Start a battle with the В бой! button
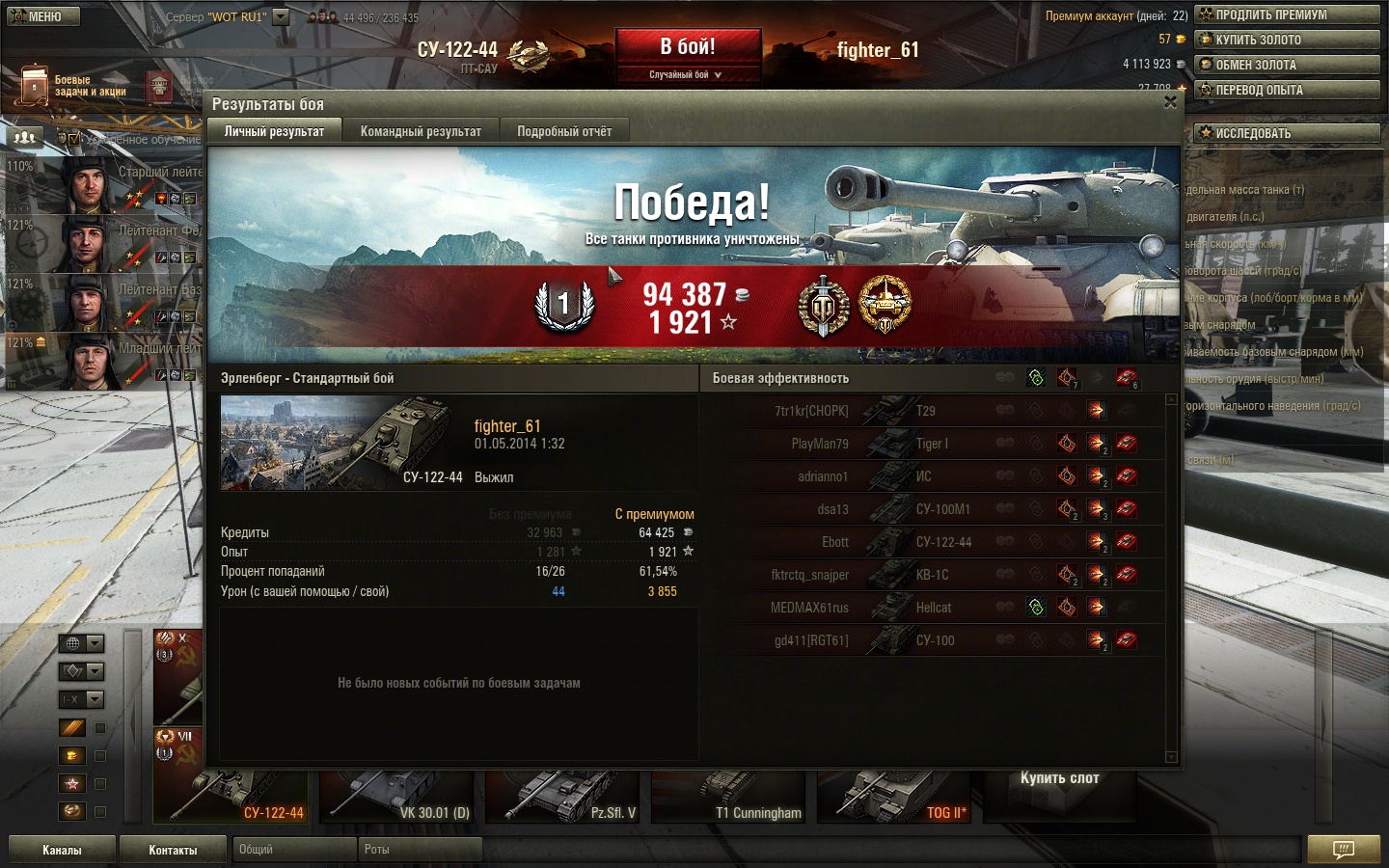The image size is (1389, 868). coord(688,47)
